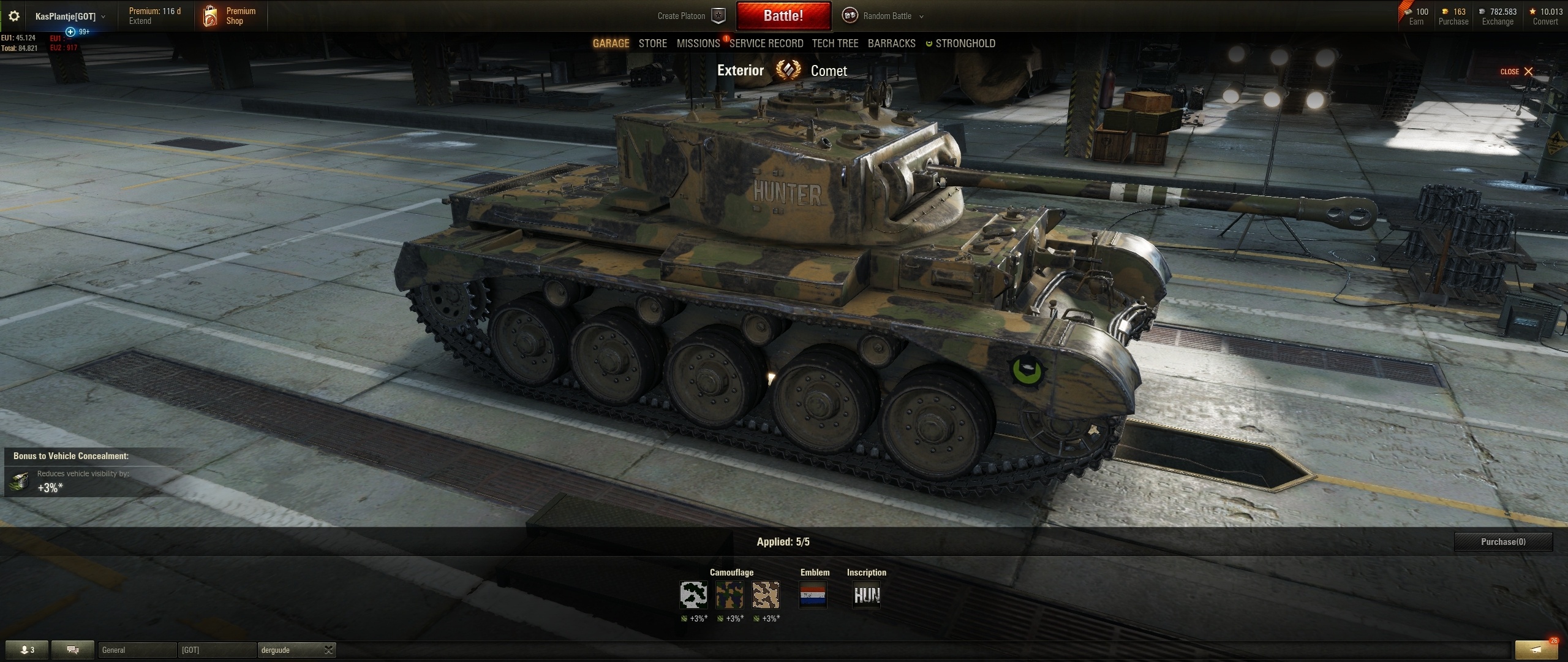
Task: Switch to the Store tab
Action: [652, 44]
